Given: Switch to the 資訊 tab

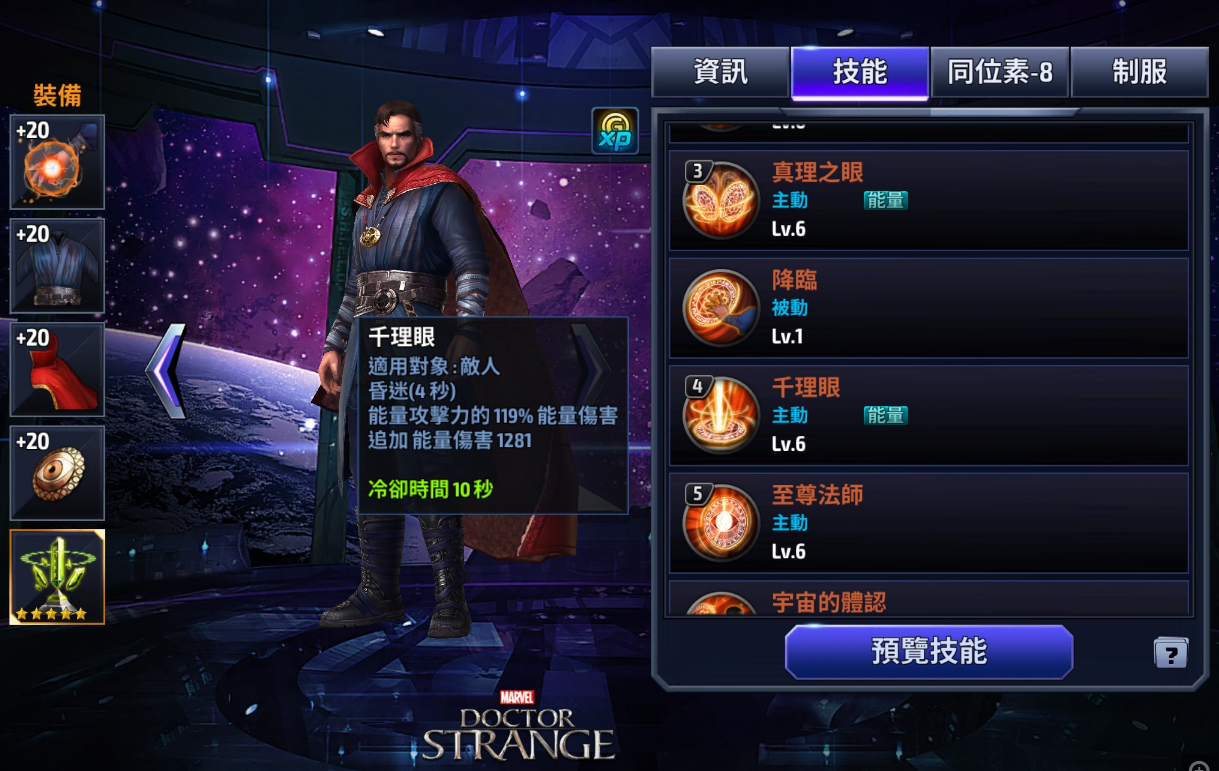Looking at the screenshot, I should click(720, 73).
